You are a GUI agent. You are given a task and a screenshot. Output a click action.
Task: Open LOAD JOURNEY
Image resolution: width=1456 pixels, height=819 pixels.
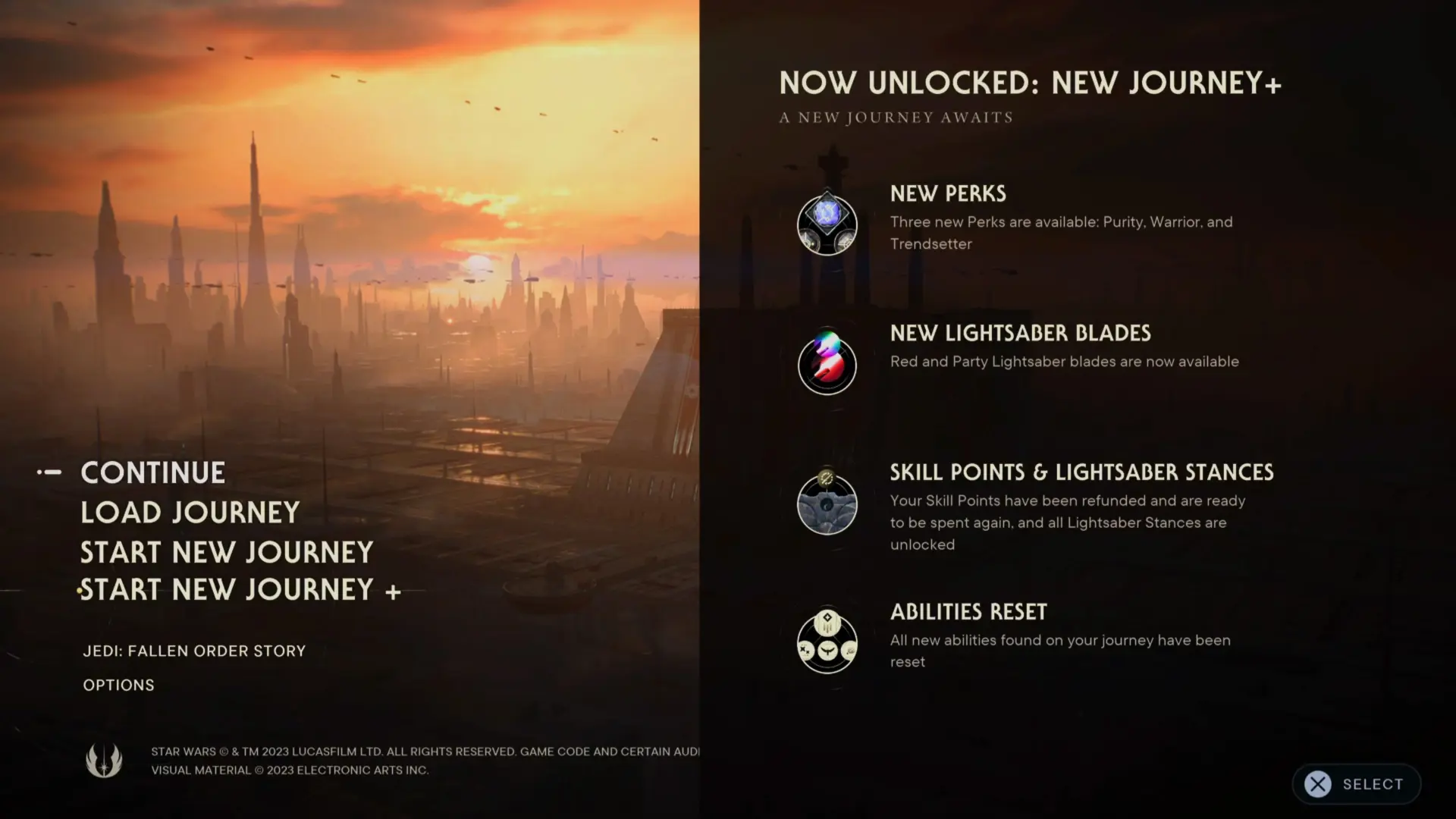click(190, 512)
